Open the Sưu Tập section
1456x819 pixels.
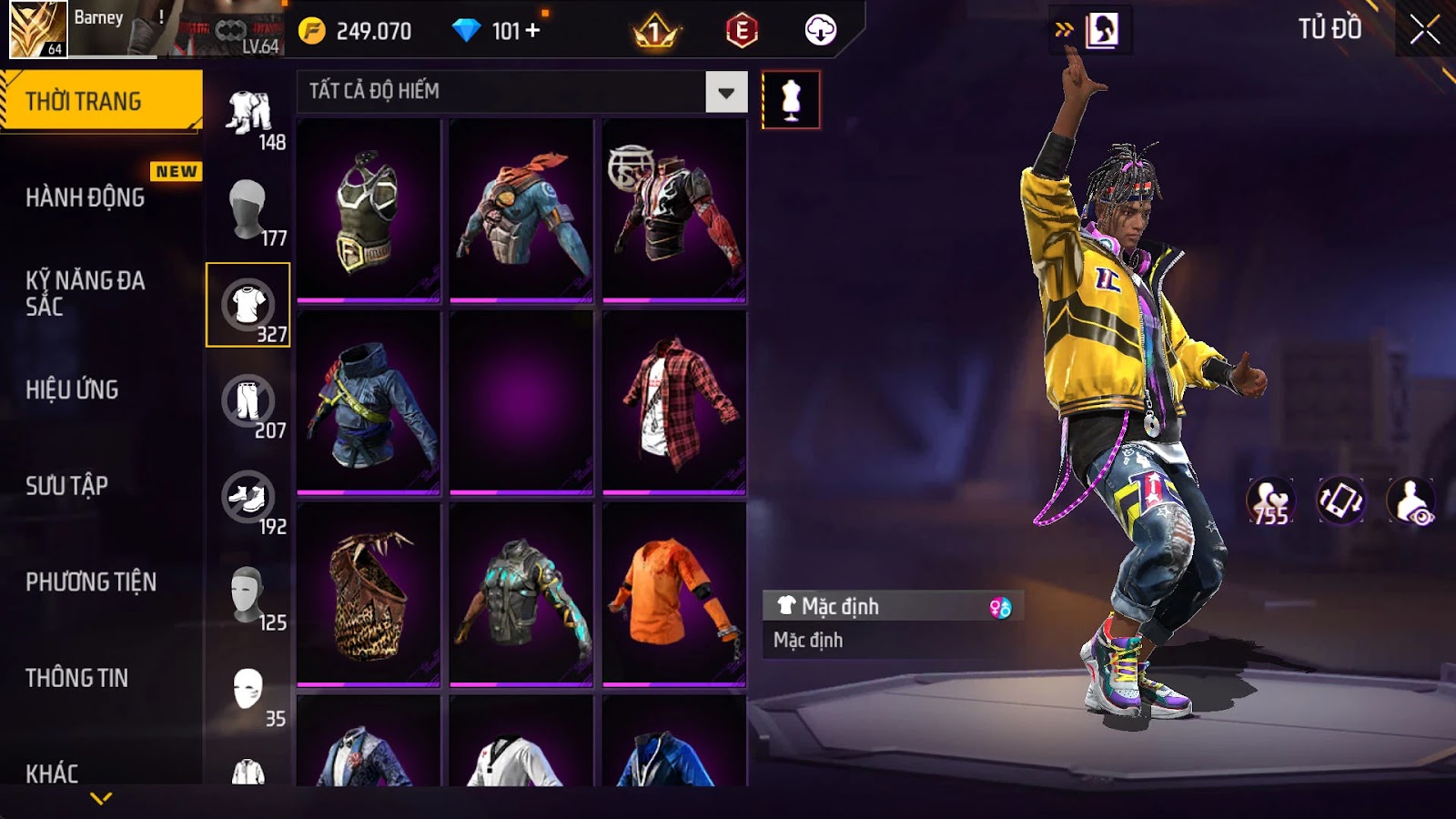66,486
